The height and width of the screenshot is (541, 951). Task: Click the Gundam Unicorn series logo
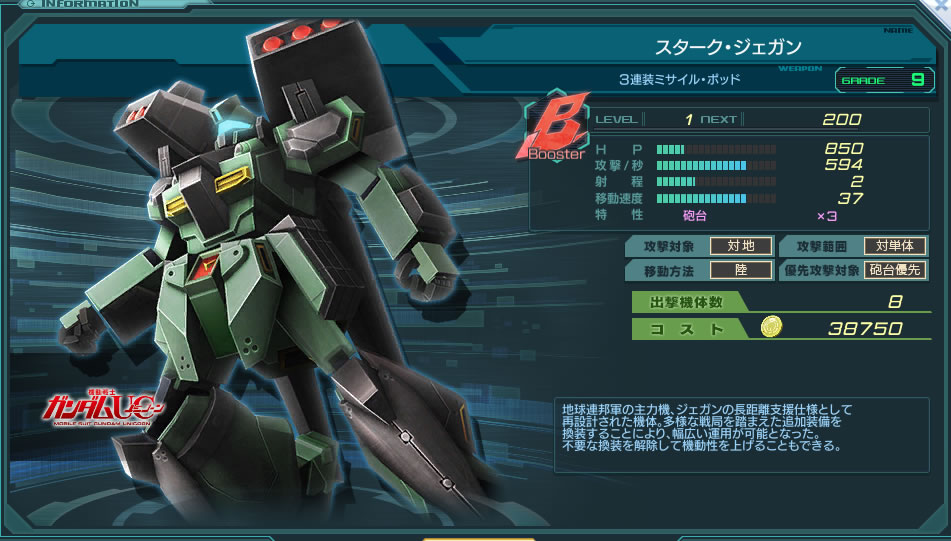click(x=97, y=409)
